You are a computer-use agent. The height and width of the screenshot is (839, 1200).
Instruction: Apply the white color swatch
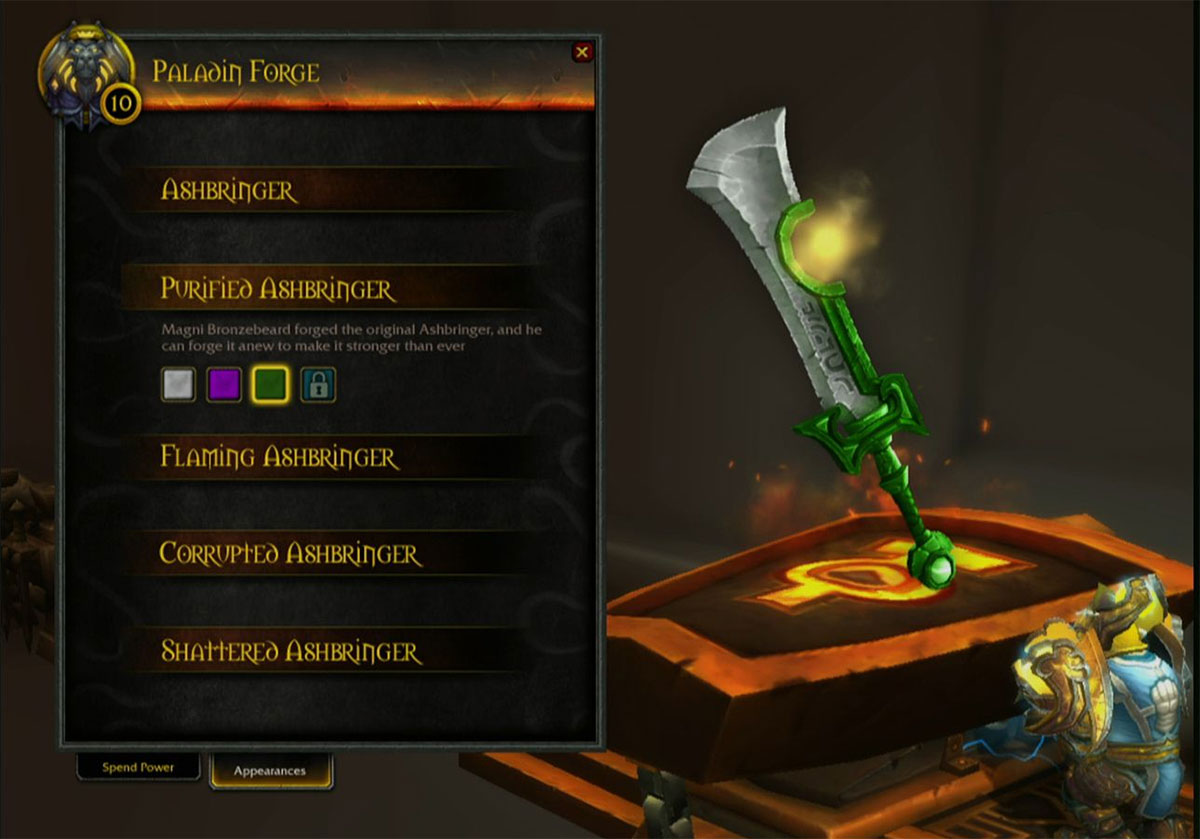click(x=178, y=385)
